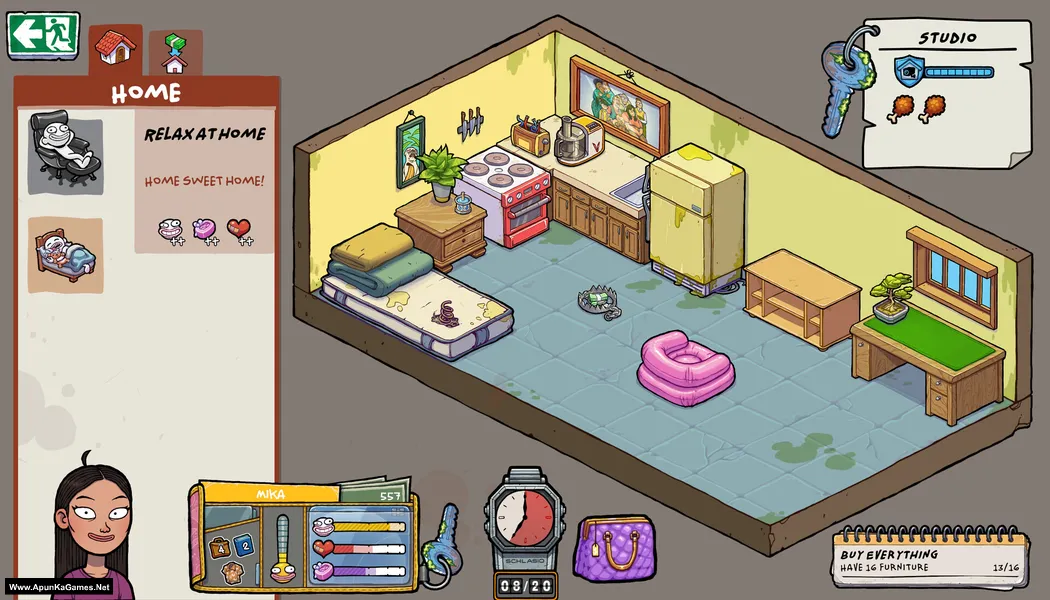Click the green exit sign button
Viewport: 1050px width, 600px height.
pos(43,35)
